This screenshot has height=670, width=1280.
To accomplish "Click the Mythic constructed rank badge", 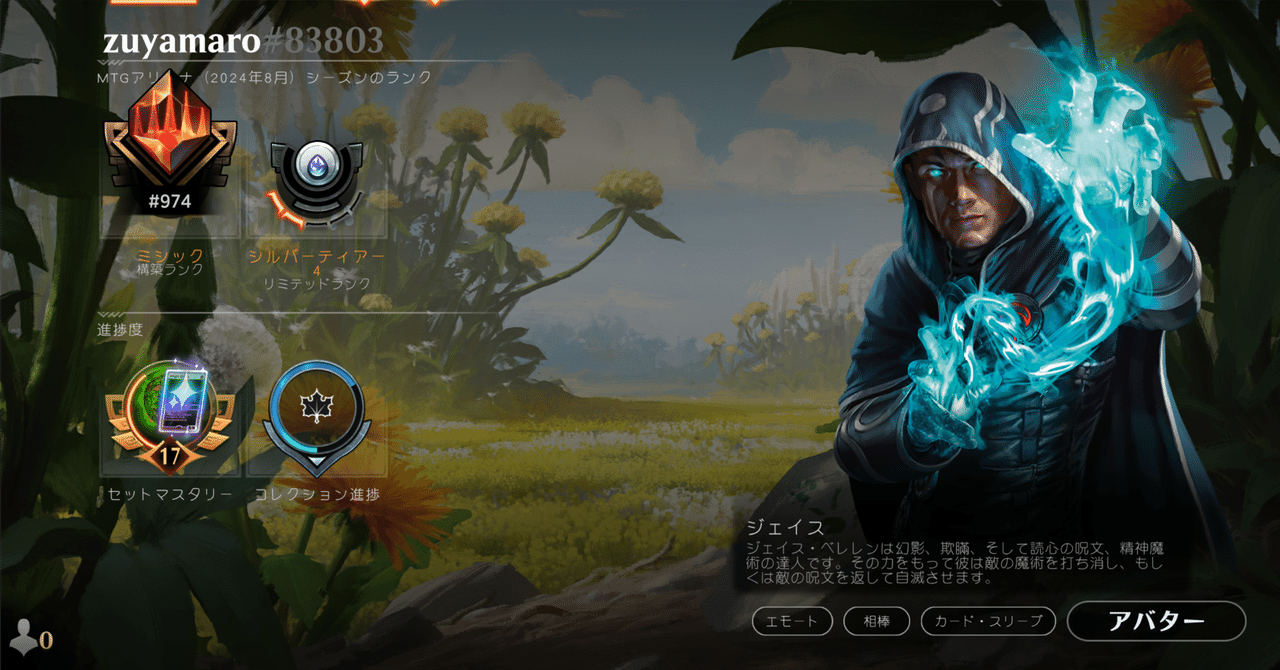I will pos(170,152).
